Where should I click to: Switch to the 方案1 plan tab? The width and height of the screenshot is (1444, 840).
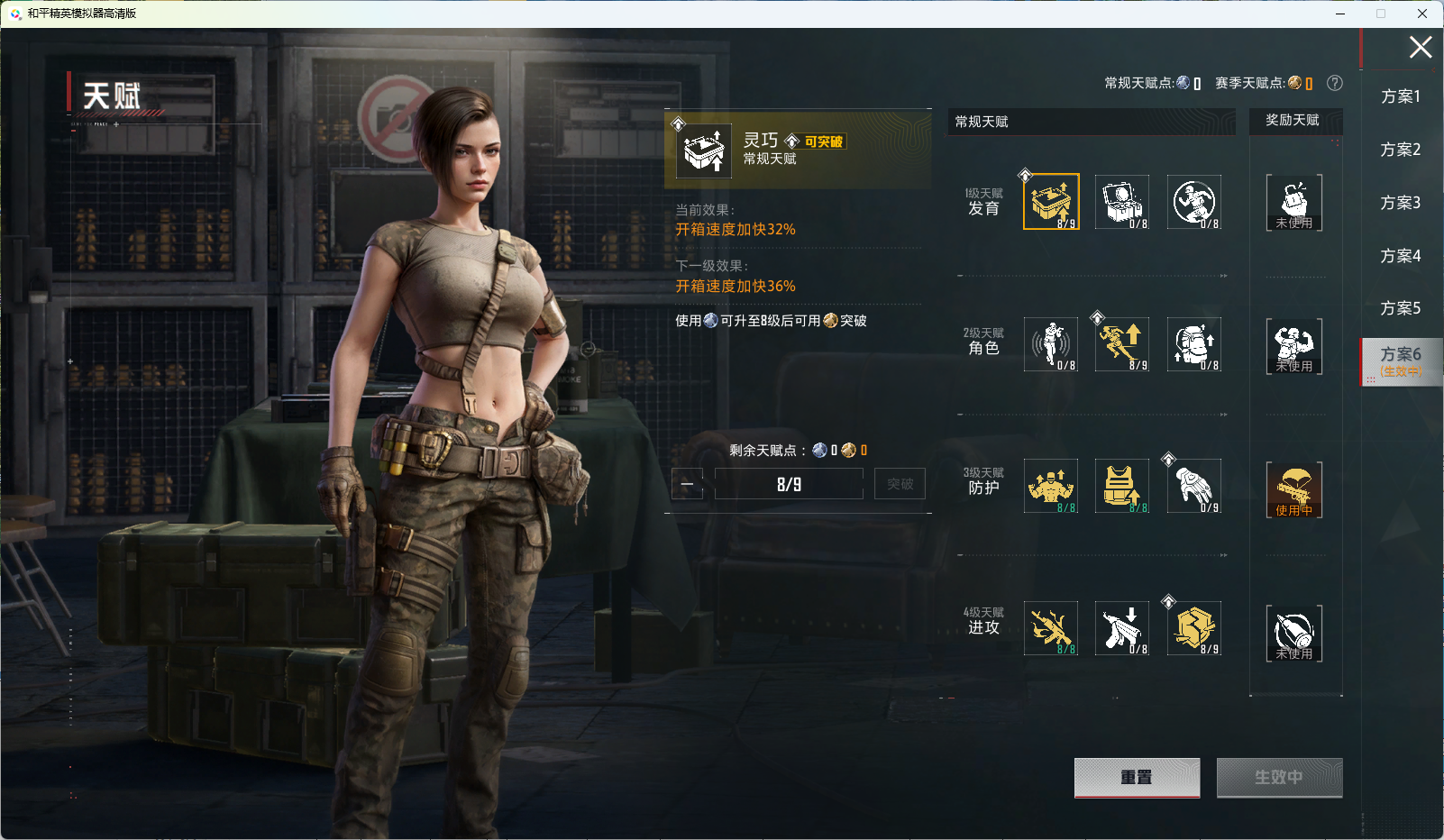tap(1399, 96)
